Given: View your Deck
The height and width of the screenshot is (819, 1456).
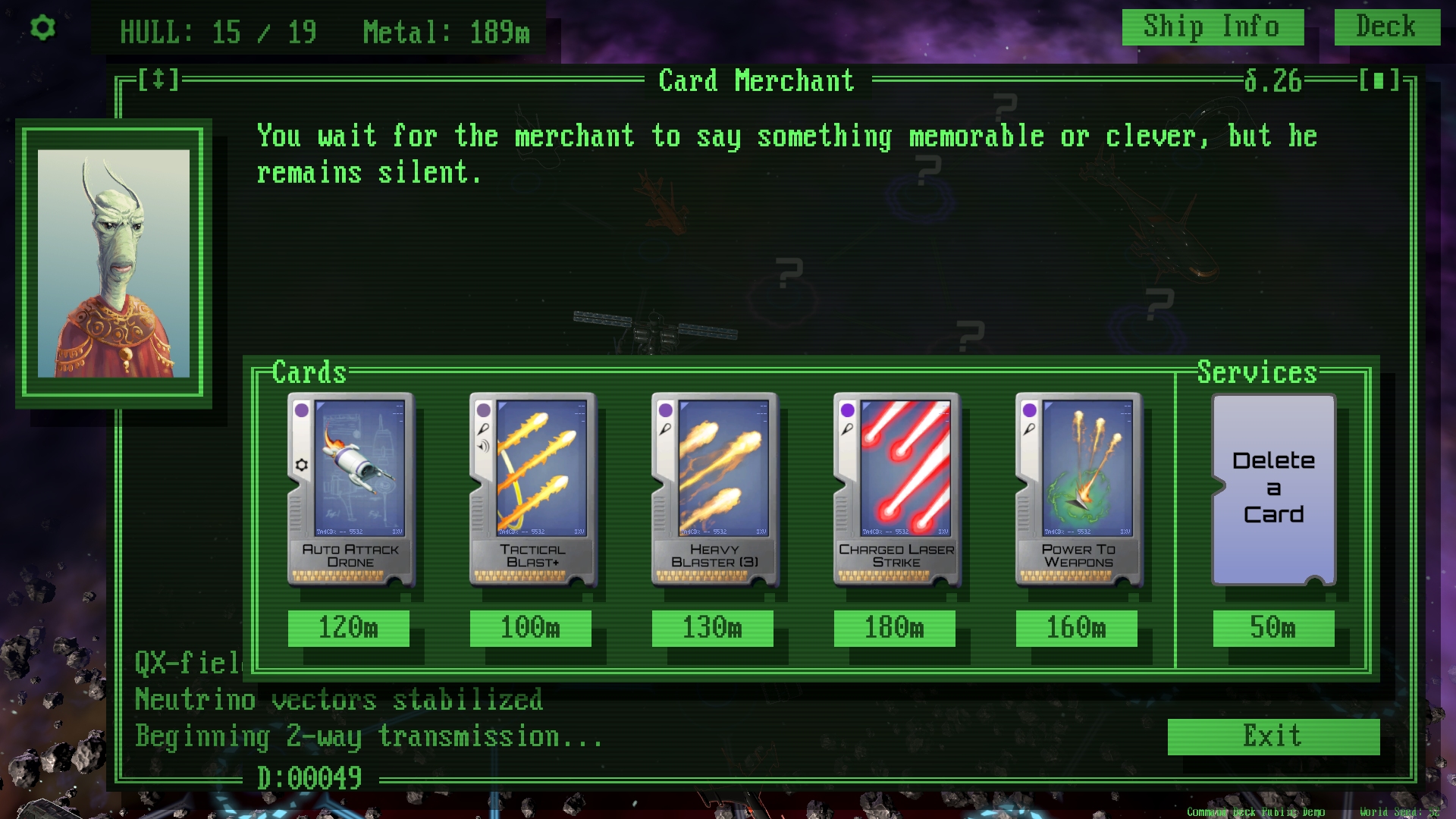Looking at the screenshot, I should pos(1386,27).
